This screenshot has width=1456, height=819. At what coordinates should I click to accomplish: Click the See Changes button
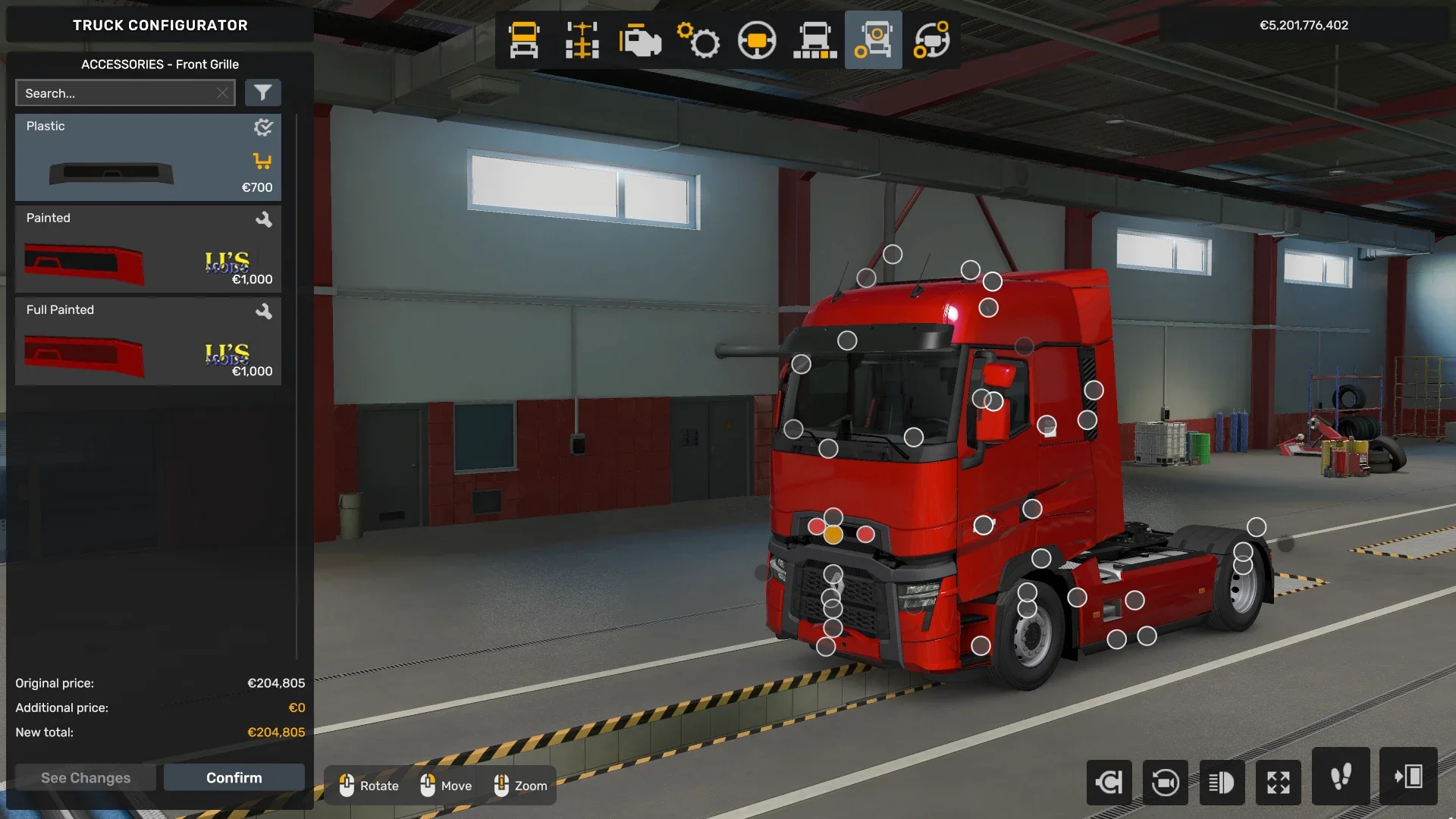85,777
